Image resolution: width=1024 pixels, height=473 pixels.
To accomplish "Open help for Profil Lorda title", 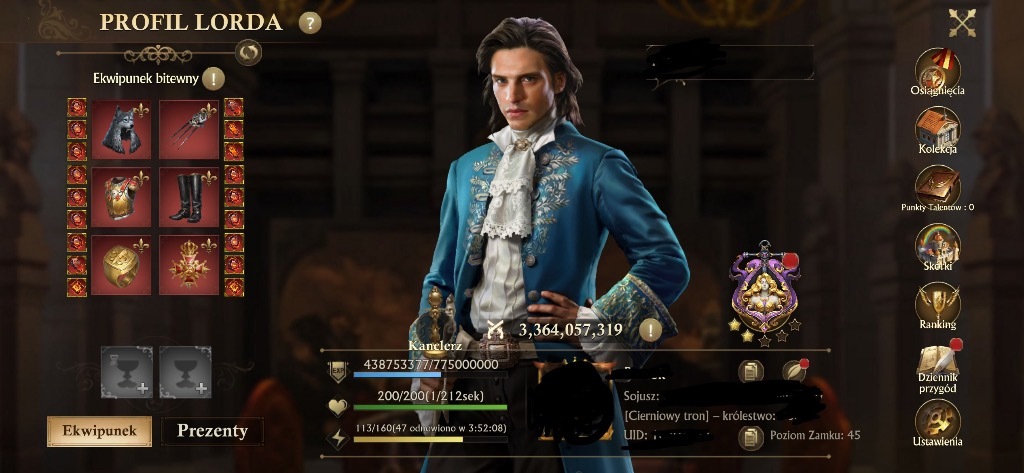I will click(310, 22).
